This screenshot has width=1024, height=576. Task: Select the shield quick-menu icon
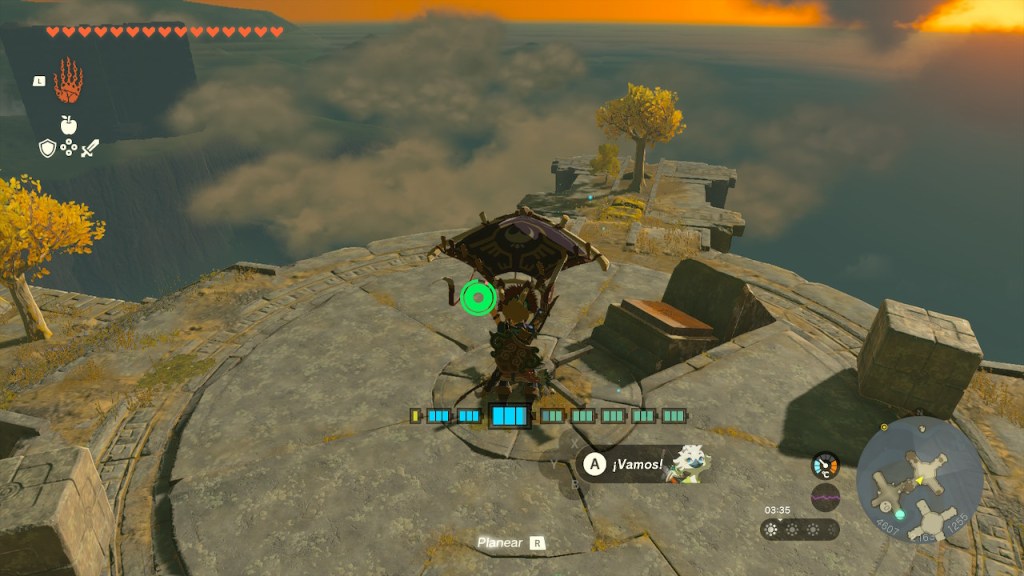(x=46, y=148)
